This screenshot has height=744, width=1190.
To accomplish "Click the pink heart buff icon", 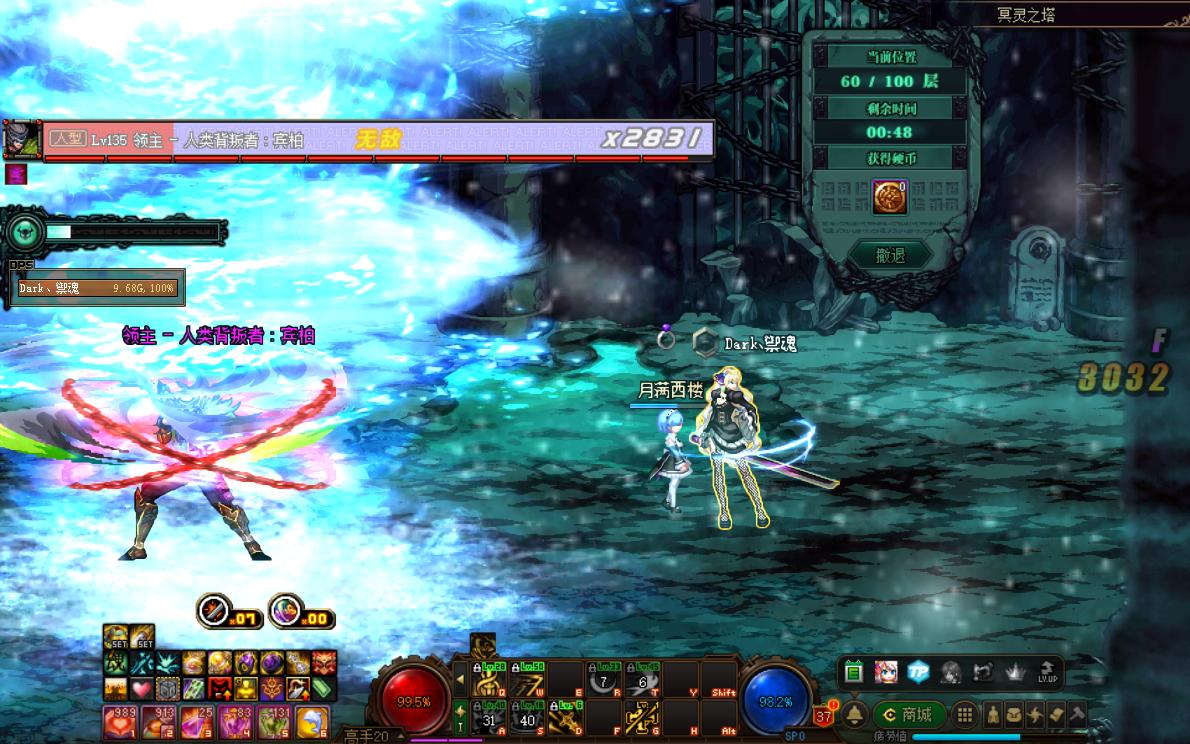I will tap(141, 688).
